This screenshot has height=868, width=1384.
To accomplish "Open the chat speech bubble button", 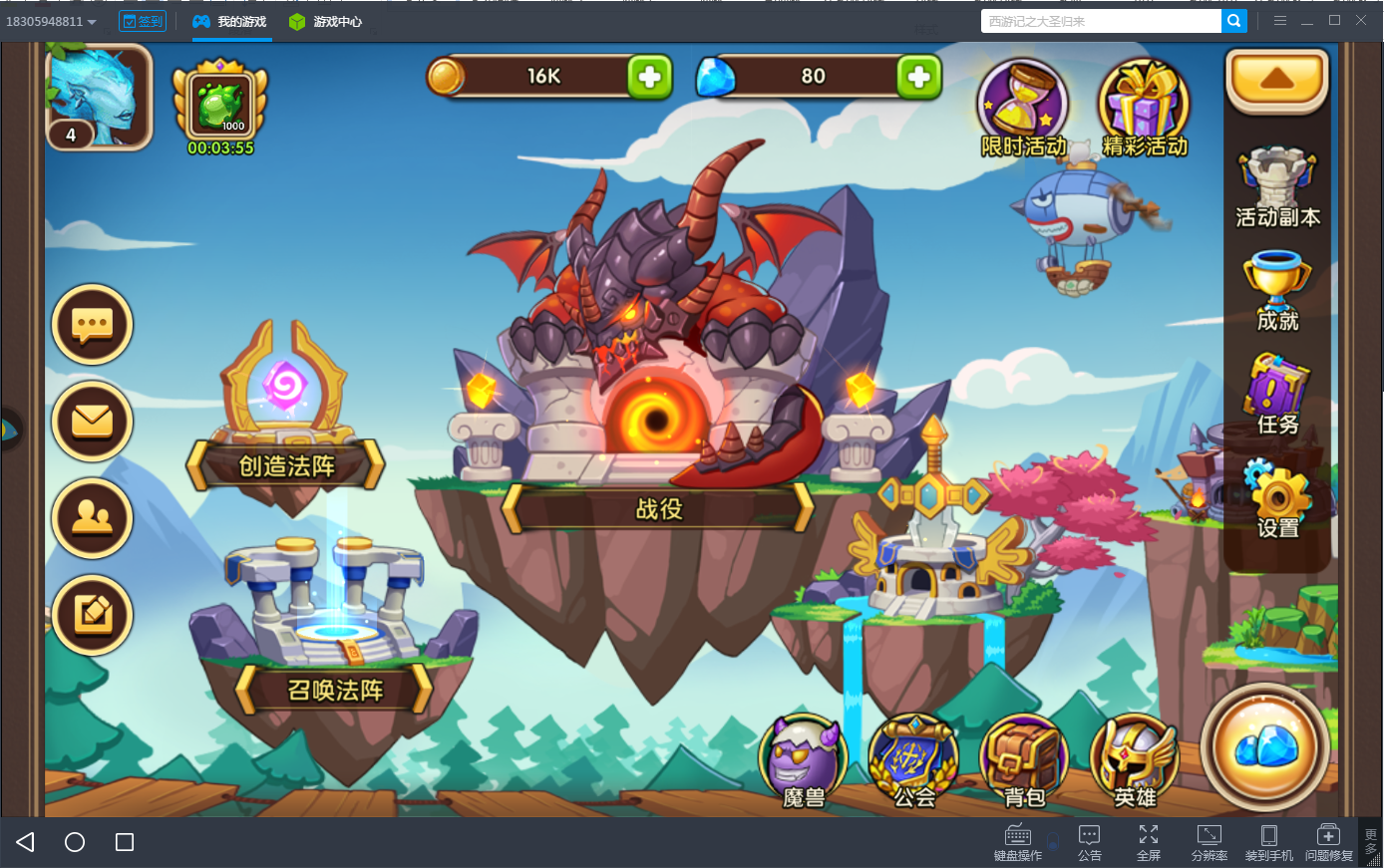I will [93, 325].
